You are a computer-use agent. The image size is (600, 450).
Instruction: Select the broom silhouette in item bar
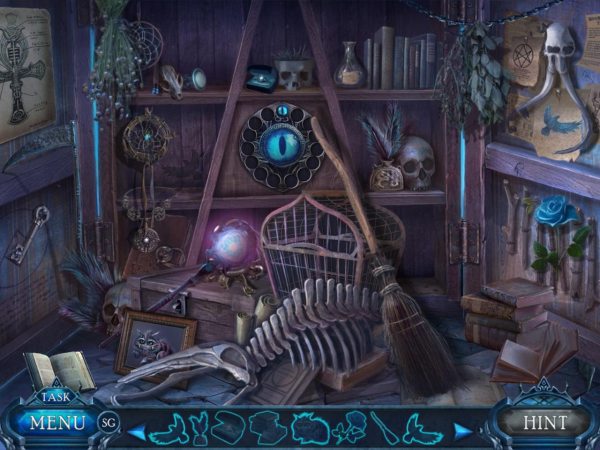[385, 429]
